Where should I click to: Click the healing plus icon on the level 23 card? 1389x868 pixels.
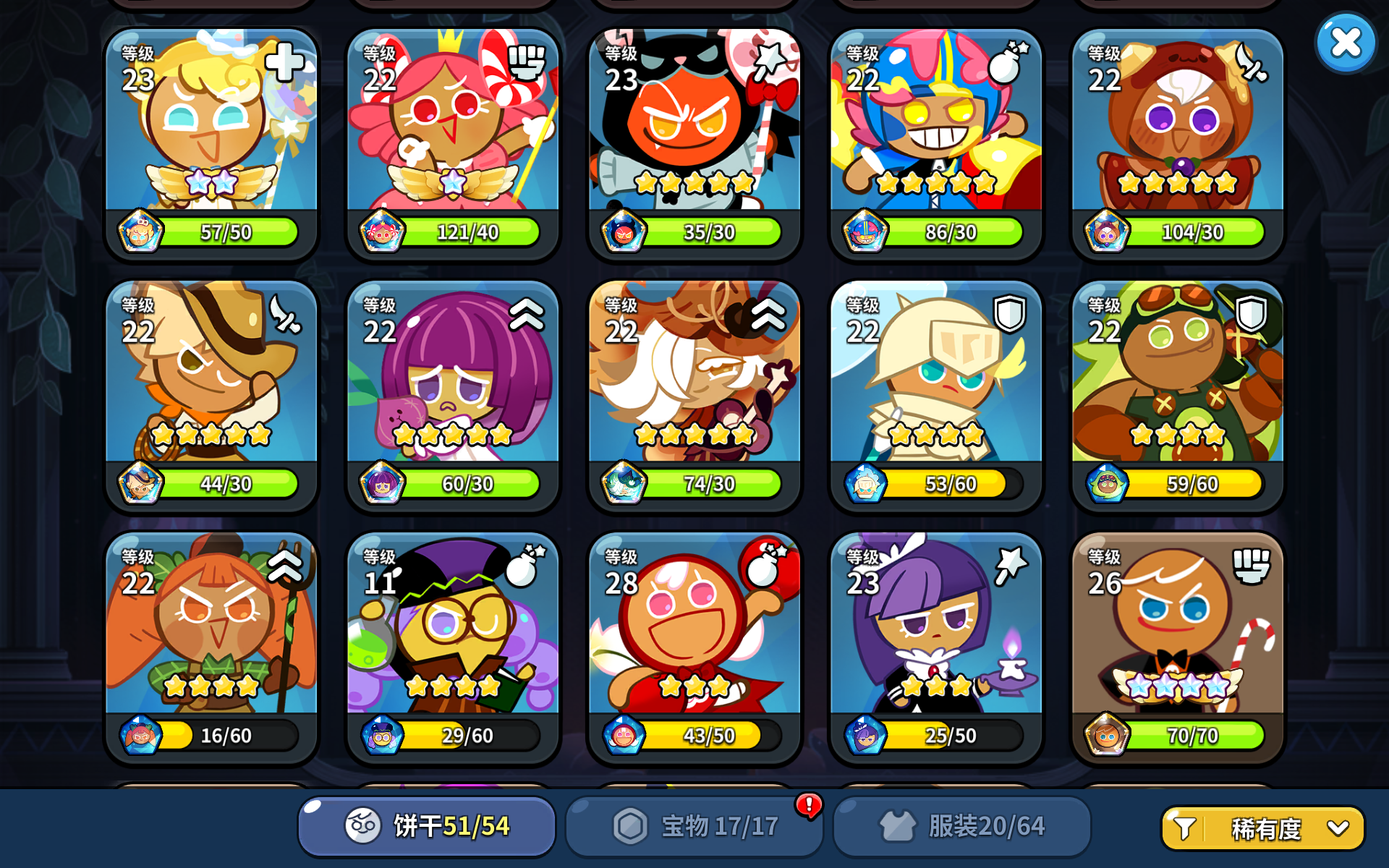click(x=284, y=62)
